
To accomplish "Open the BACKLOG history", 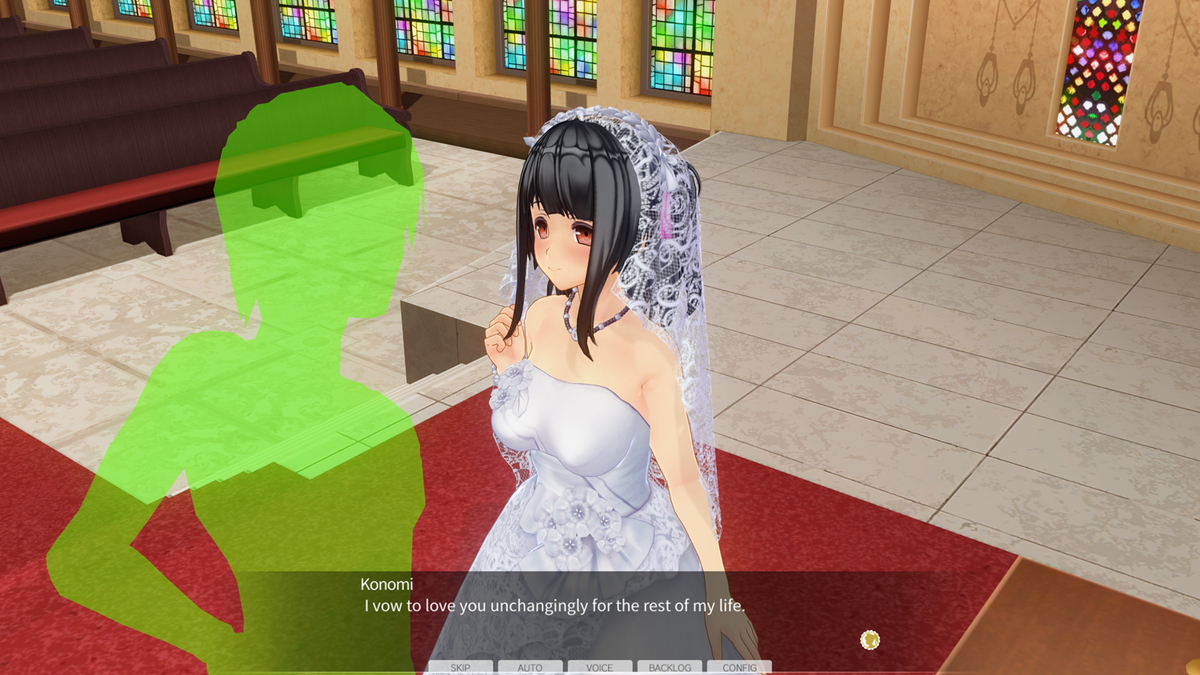I will [x=670, y=667].
